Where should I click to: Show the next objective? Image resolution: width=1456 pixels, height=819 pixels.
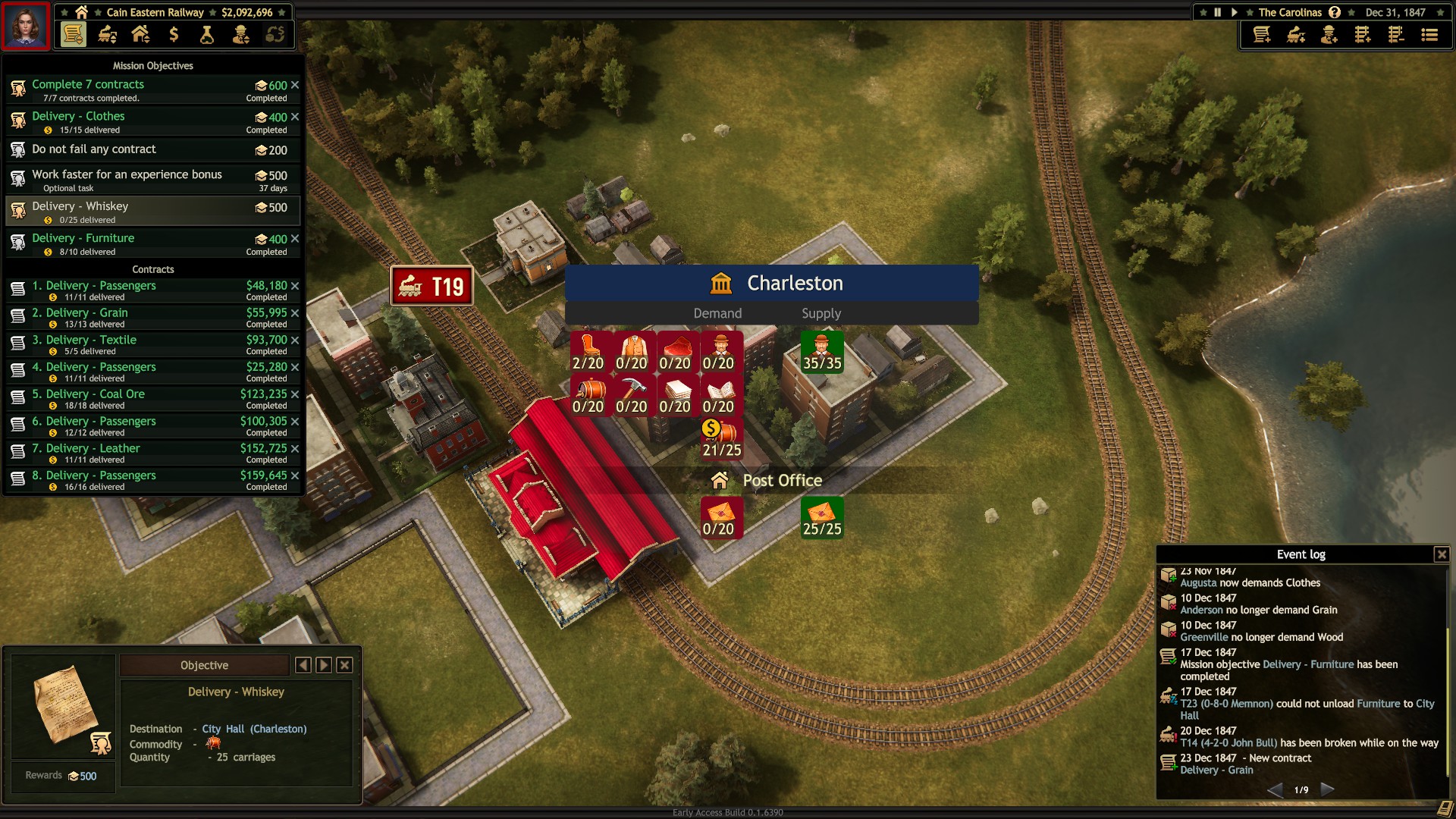(324, 665)
